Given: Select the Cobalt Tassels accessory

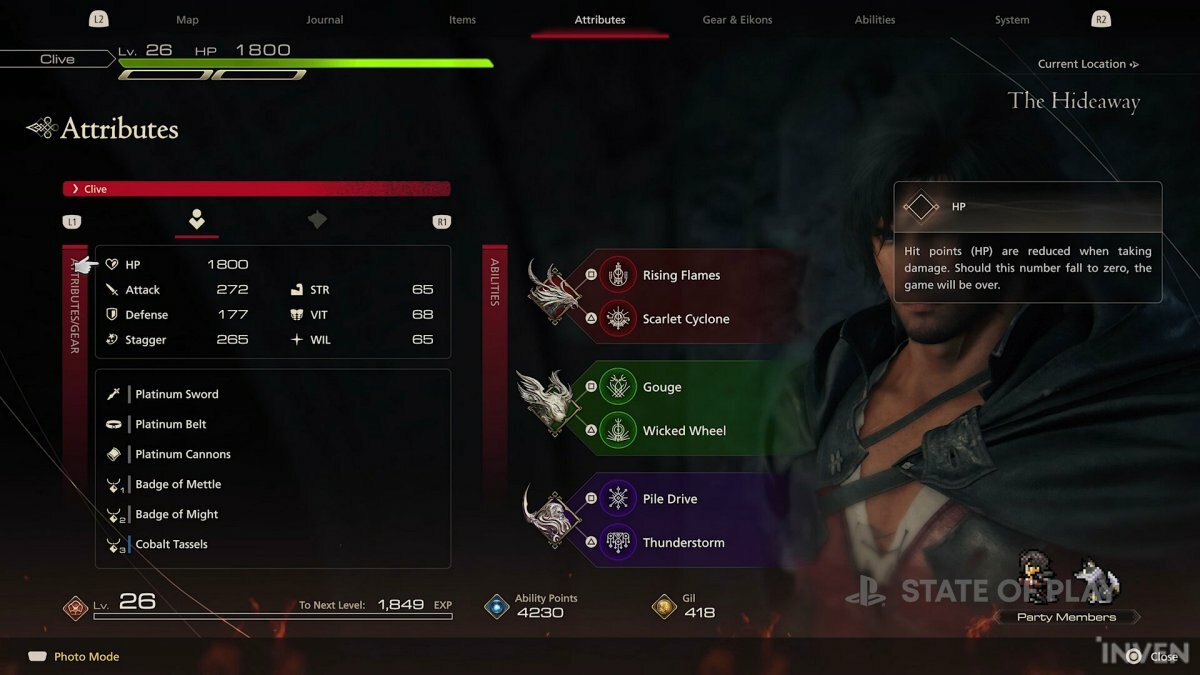Looking at the screenshot, I should click(172, 544).
